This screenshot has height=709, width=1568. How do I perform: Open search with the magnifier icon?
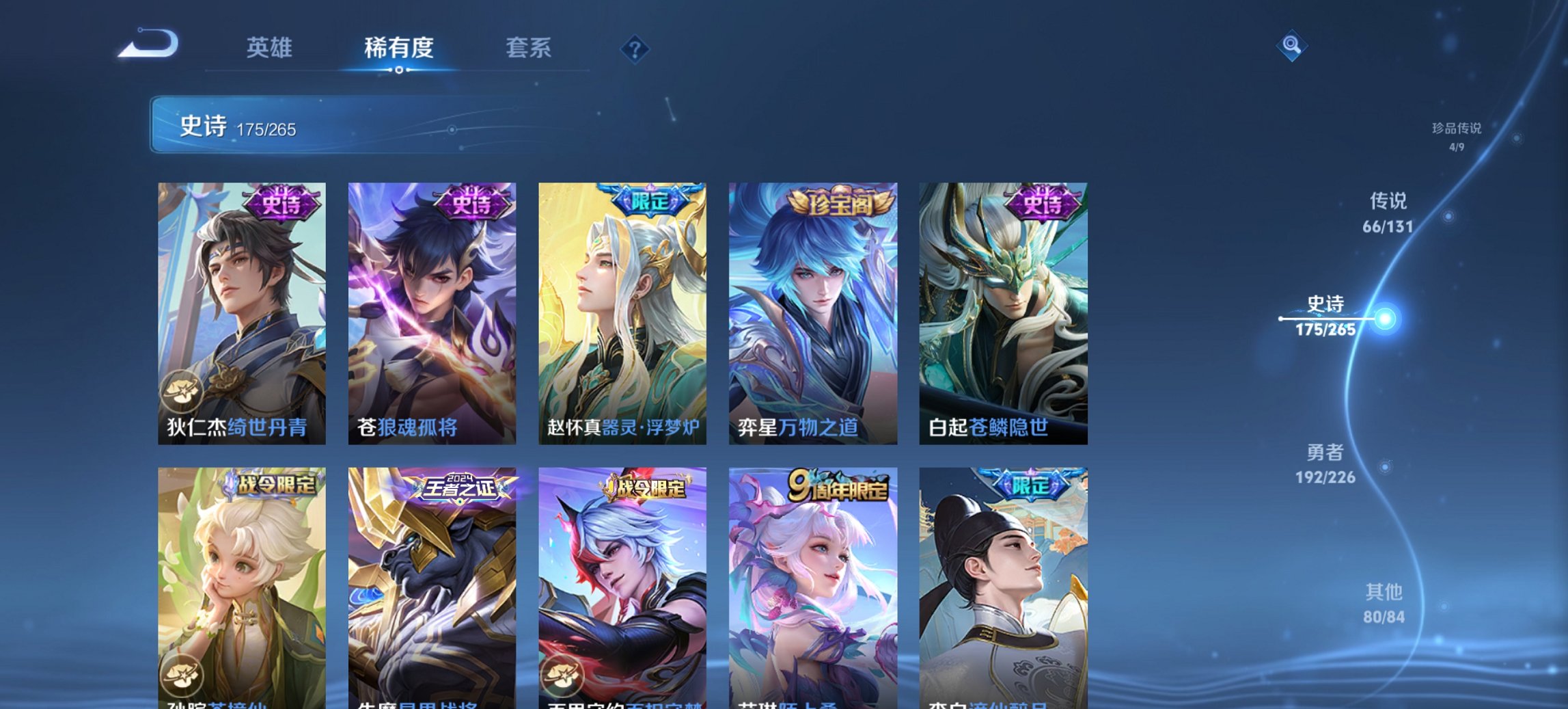coord(1291,47)
